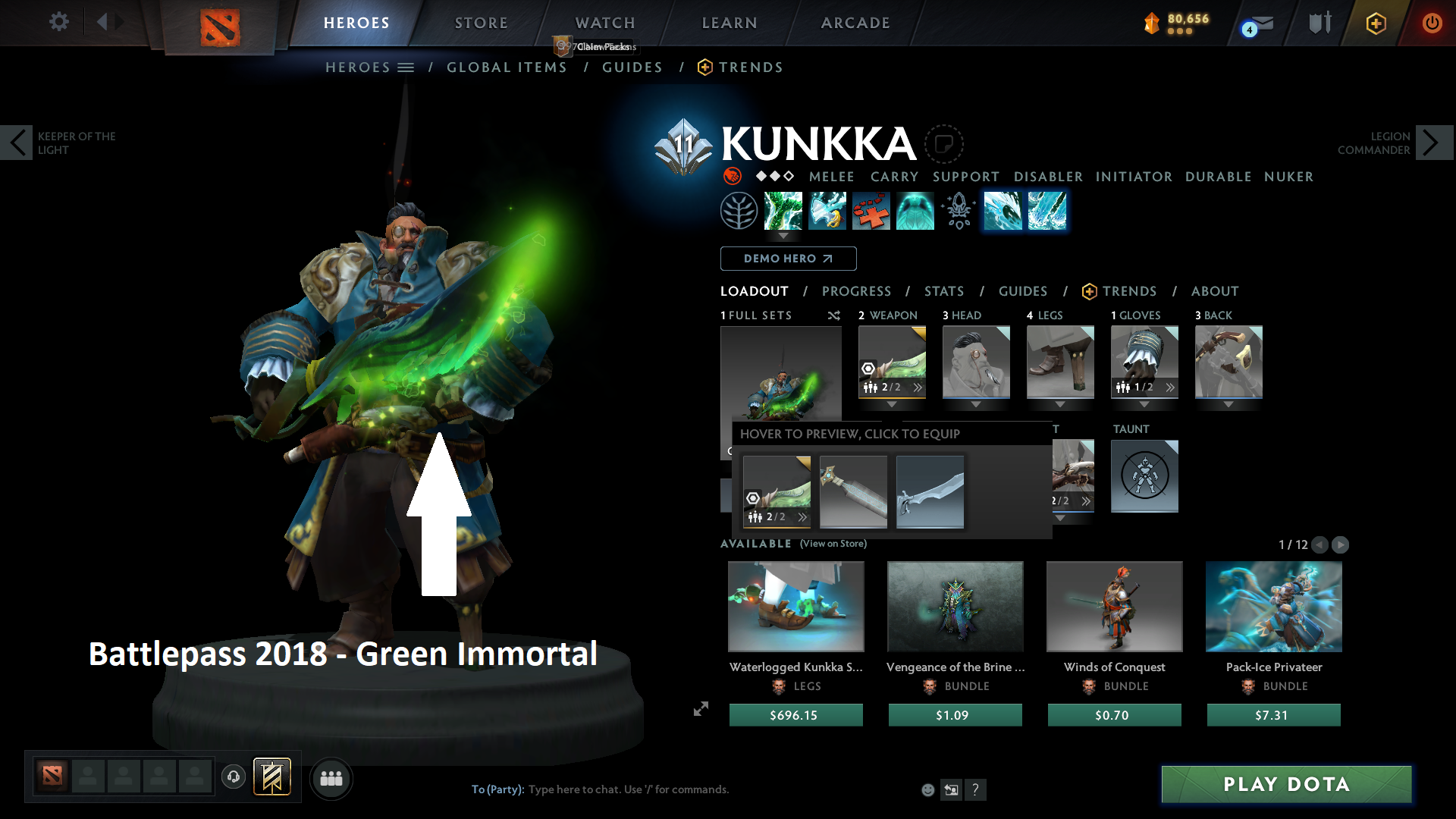Click the emoticon smiley near chat input
1456x819 pixels.
(x=927, y=789)
